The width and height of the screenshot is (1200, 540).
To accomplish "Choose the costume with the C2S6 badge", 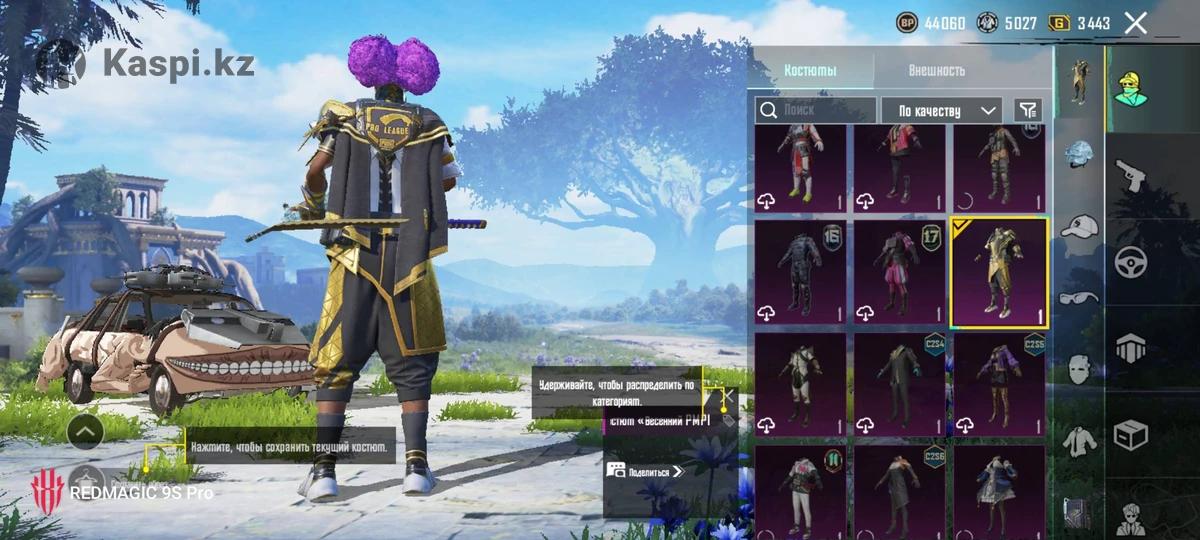I will (x=899, y=492).
